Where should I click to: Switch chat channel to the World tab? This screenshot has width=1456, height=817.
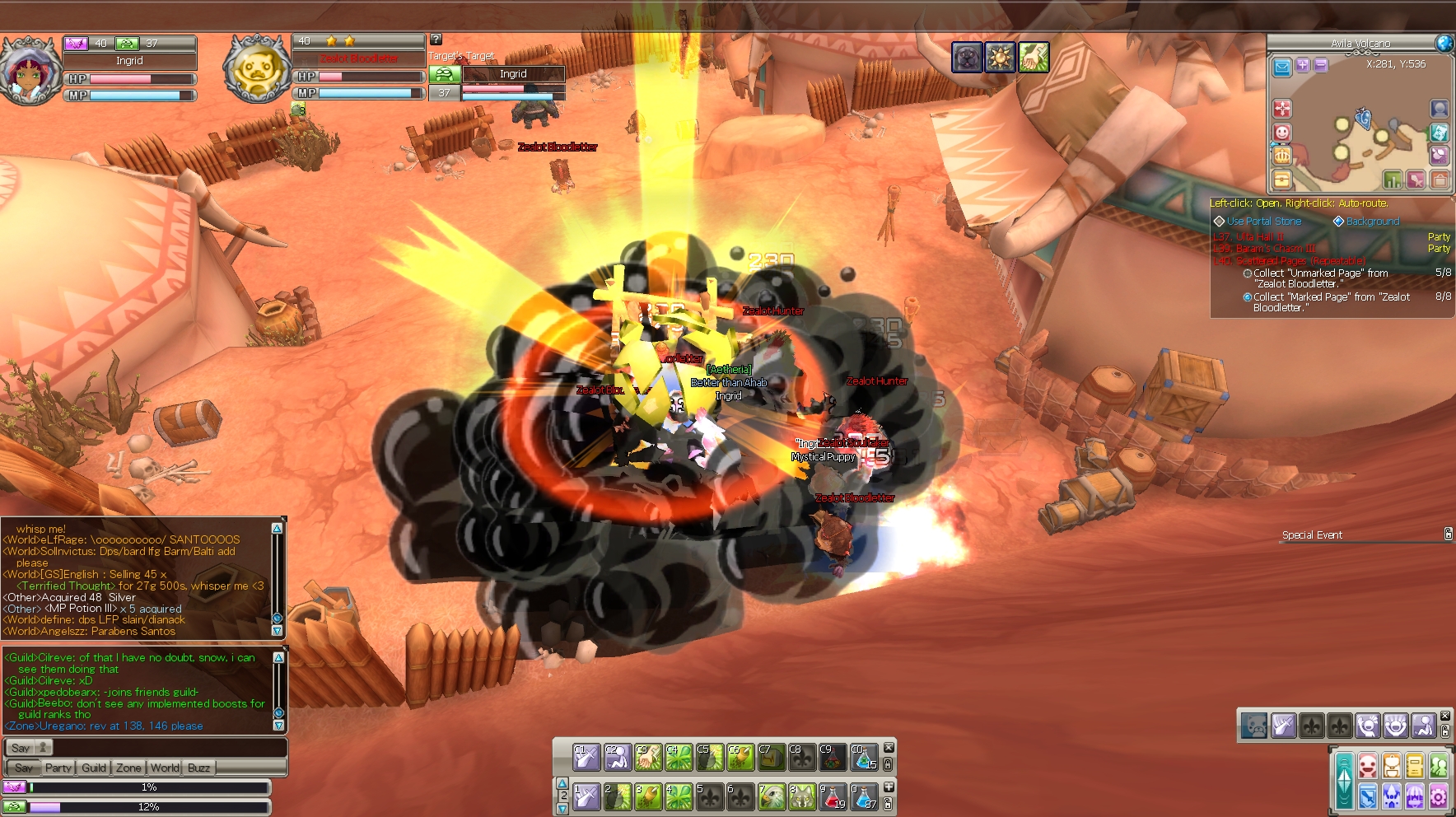(x=165, y=768)
